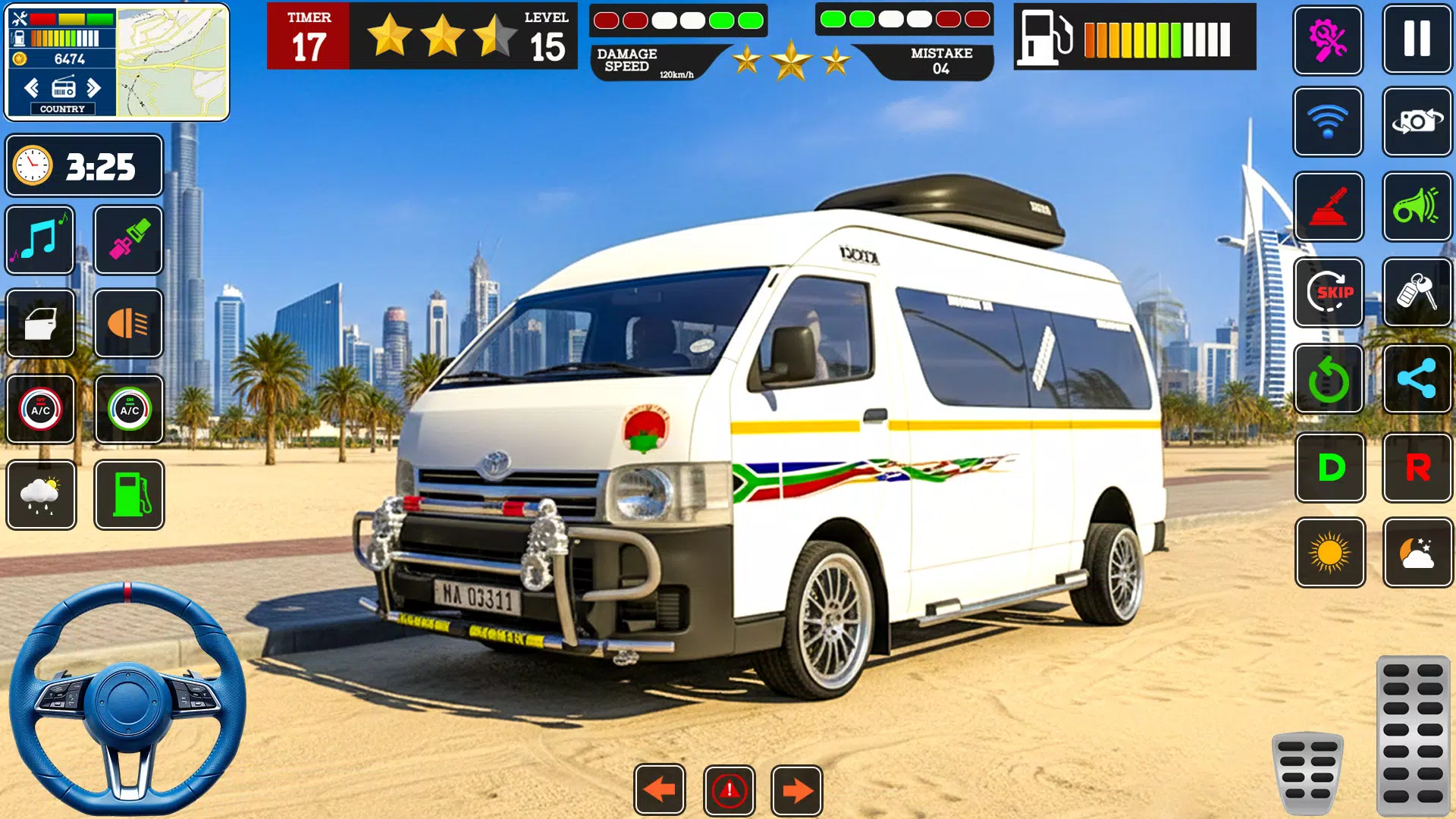The width and height of the screenshot is (1456, 819).
Task: Tap the WiFi signal icon
Action: [1328, 121]
